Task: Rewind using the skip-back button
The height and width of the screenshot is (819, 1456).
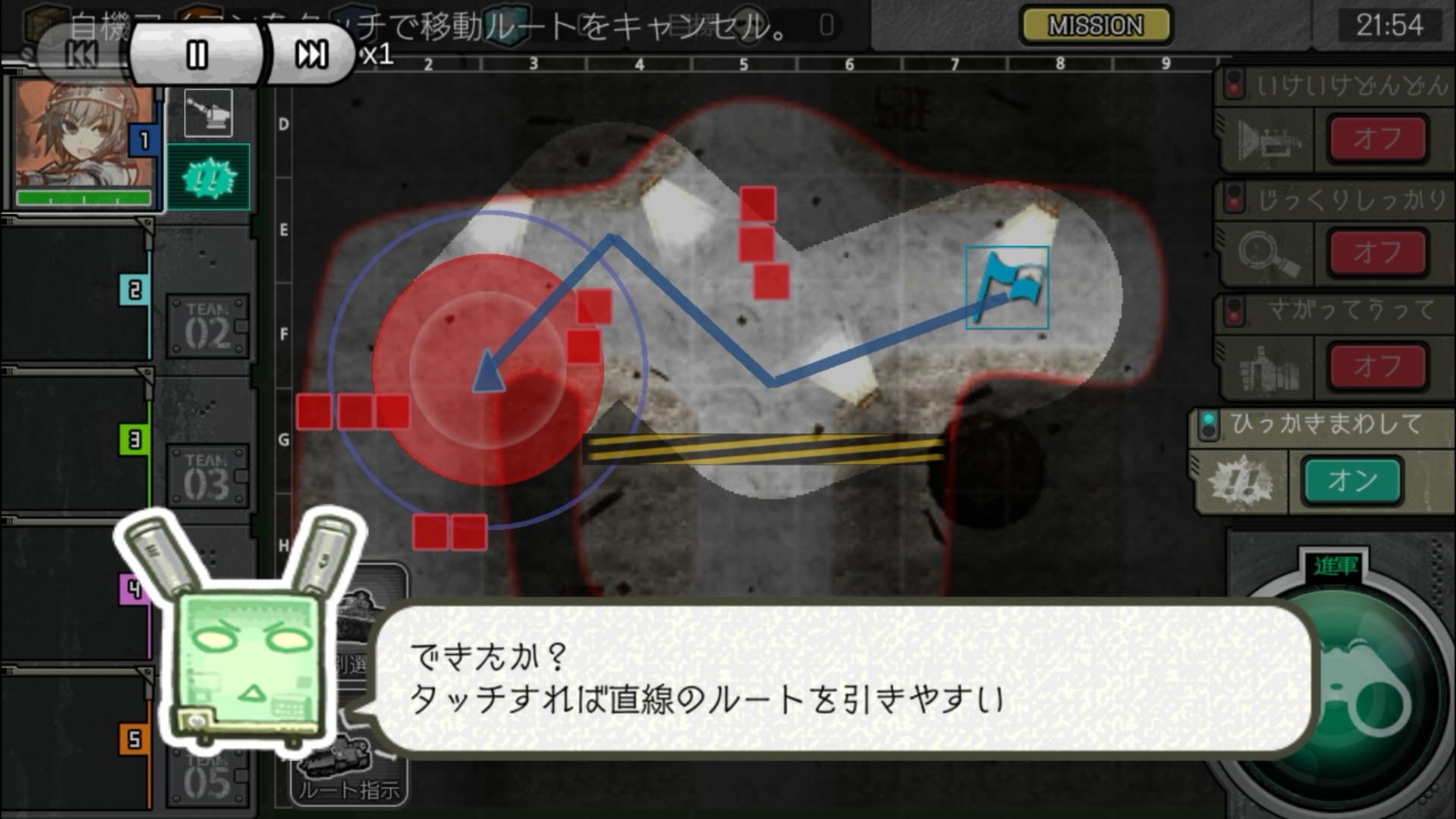Action: [x=82, y=55]
